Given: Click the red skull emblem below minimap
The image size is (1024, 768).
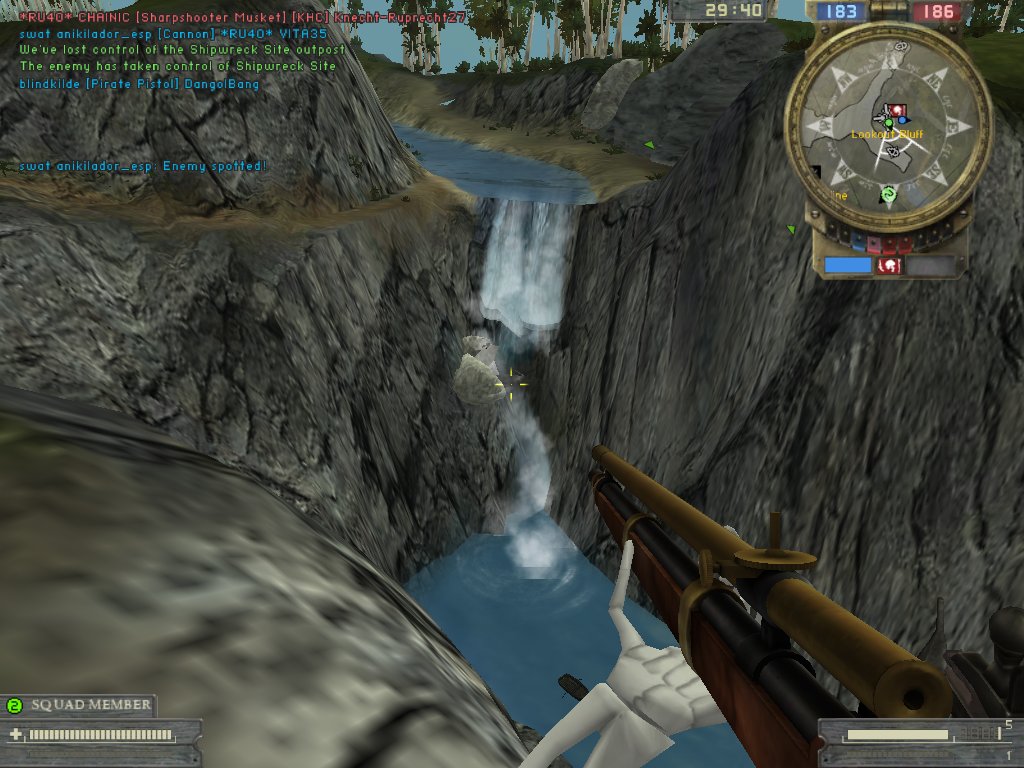Looking at the screenshot, I should tap(887, 266).
